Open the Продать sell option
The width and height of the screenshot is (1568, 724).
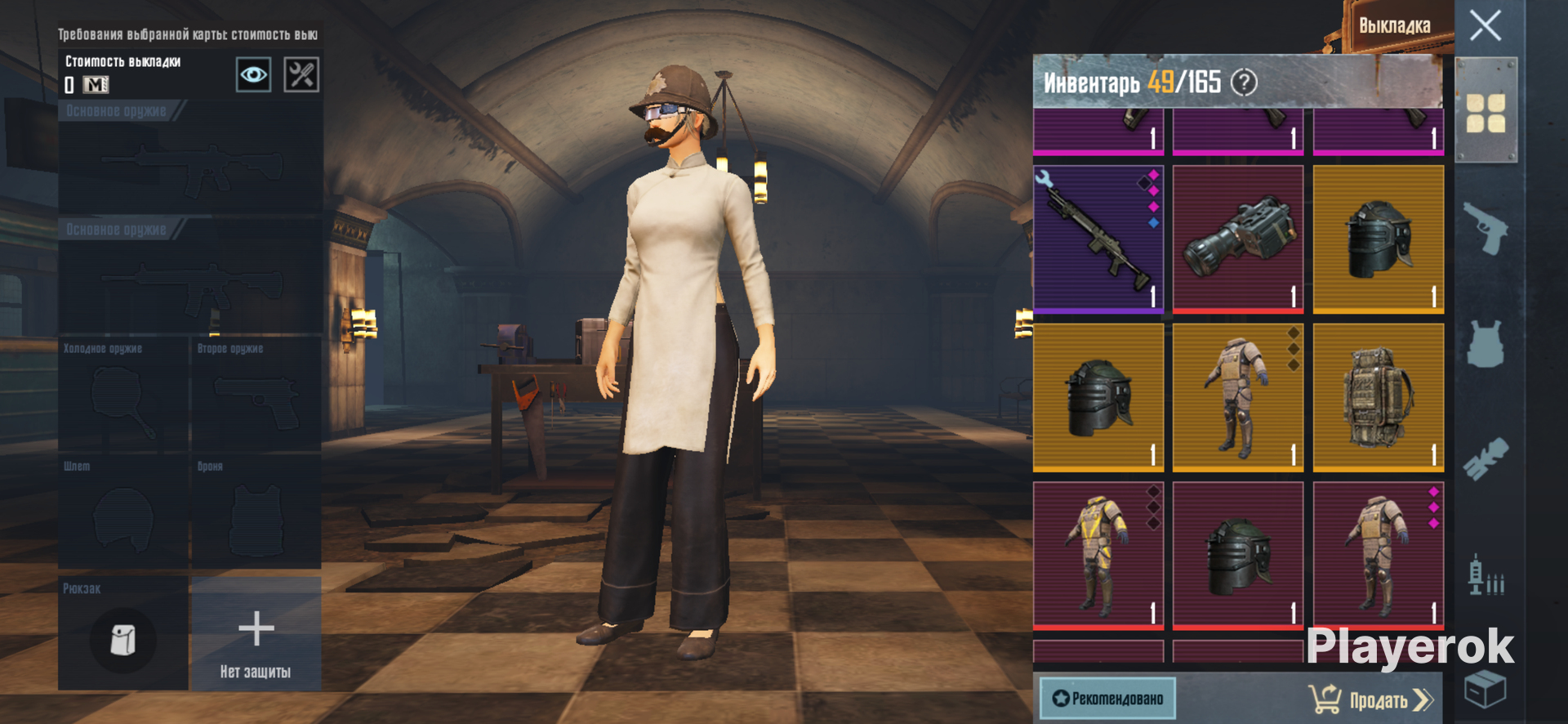point(1370,699)
